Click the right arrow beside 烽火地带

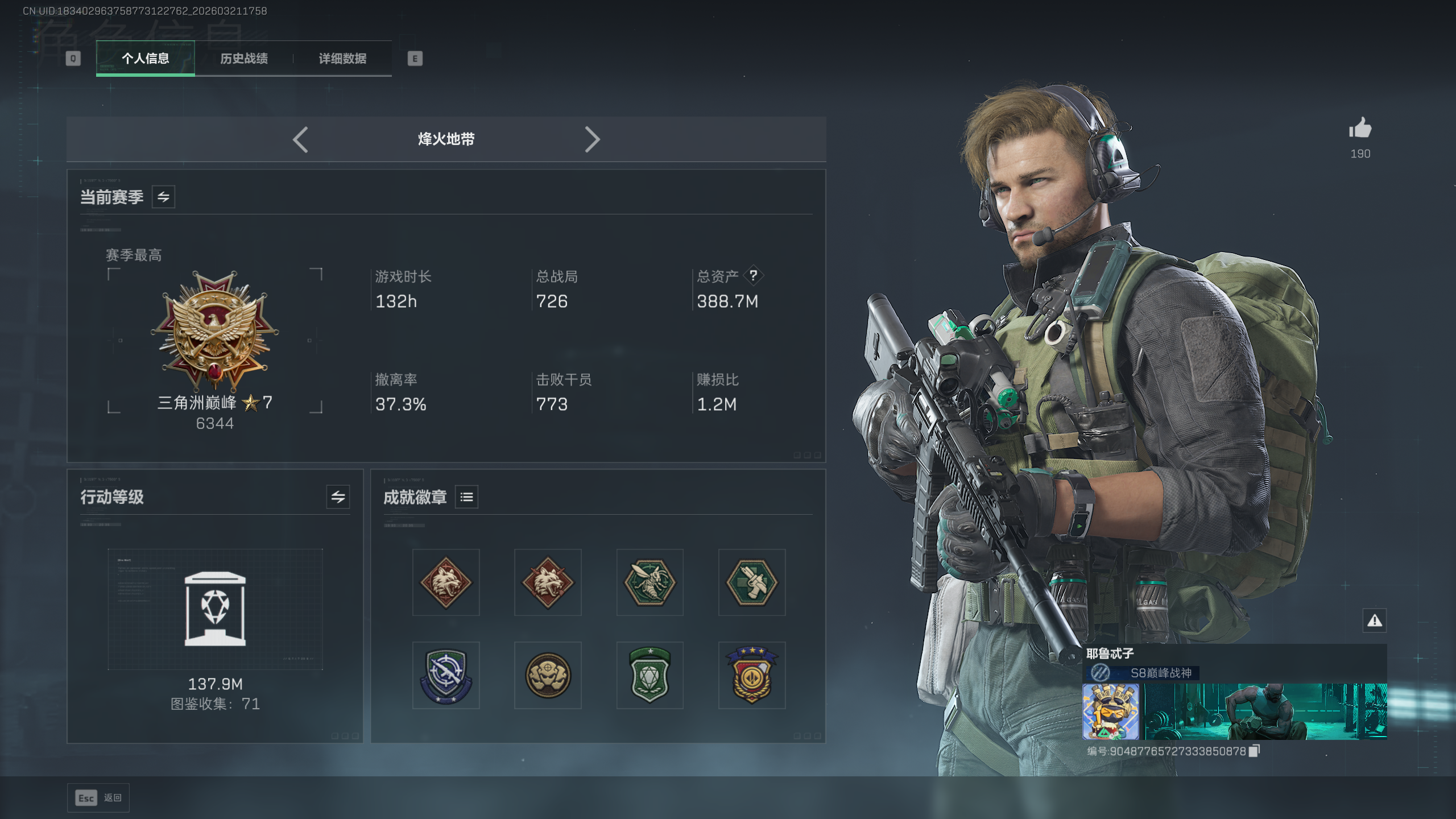pyautogui.click(x=592, y=139)
